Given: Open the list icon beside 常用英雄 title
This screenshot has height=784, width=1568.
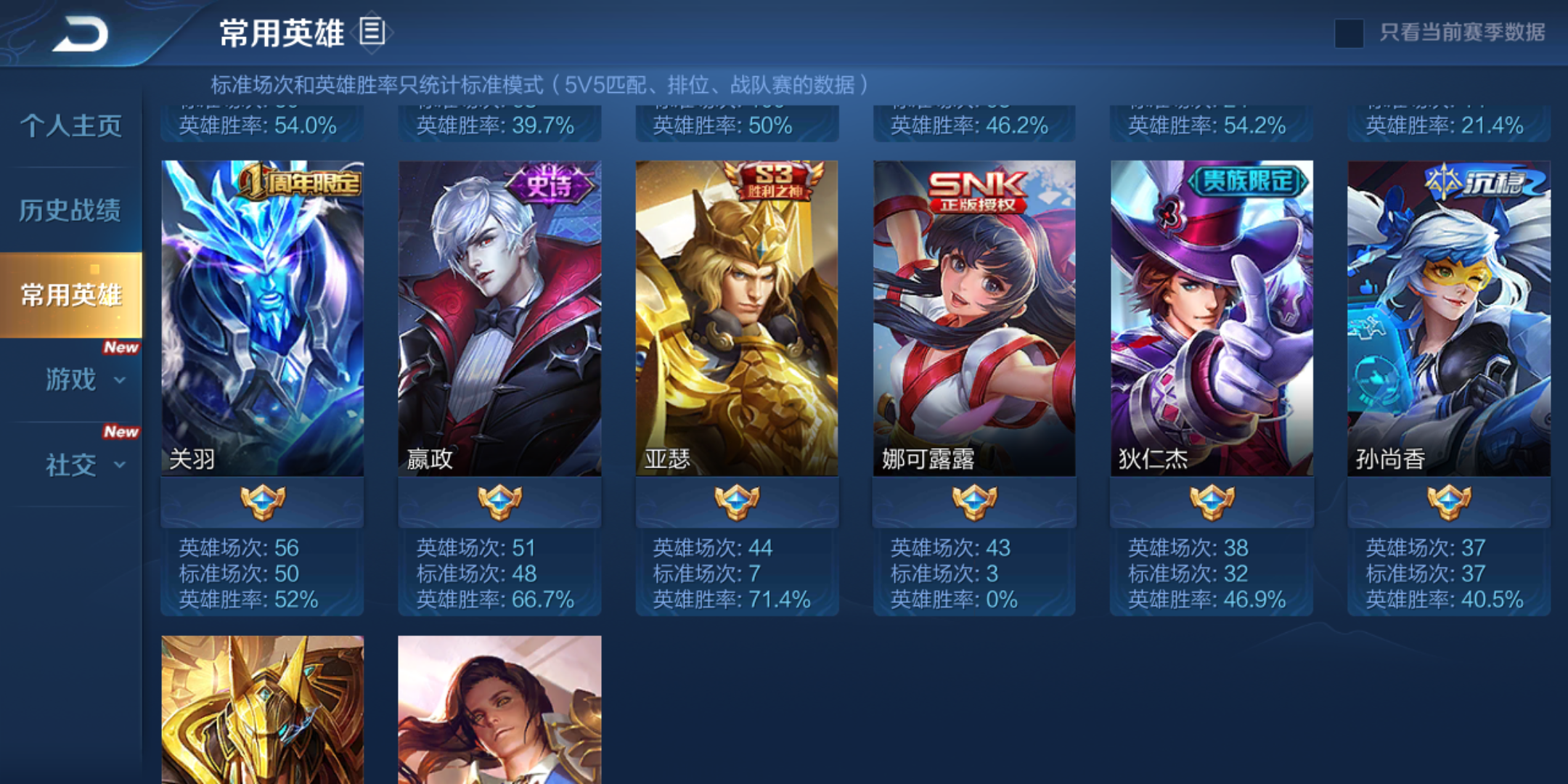Looking at the screenshot, I should coord(372,32).
